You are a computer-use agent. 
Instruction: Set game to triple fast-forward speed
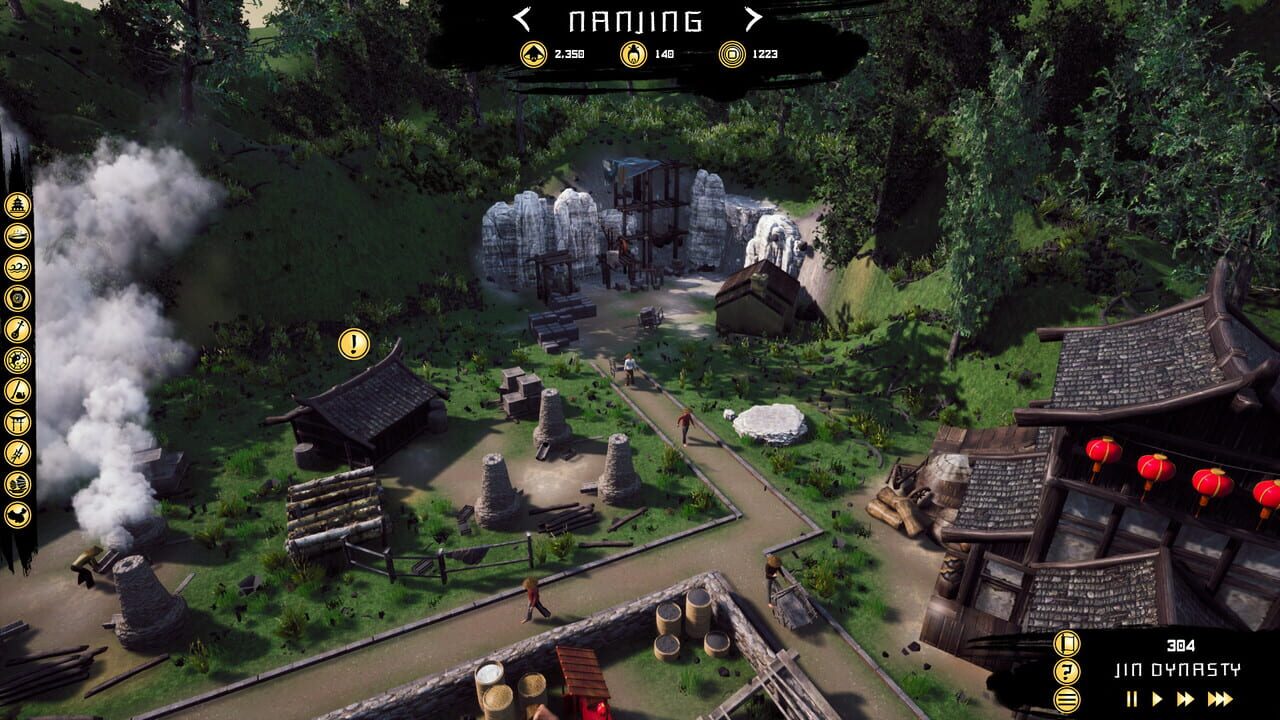click(1220, 699)
